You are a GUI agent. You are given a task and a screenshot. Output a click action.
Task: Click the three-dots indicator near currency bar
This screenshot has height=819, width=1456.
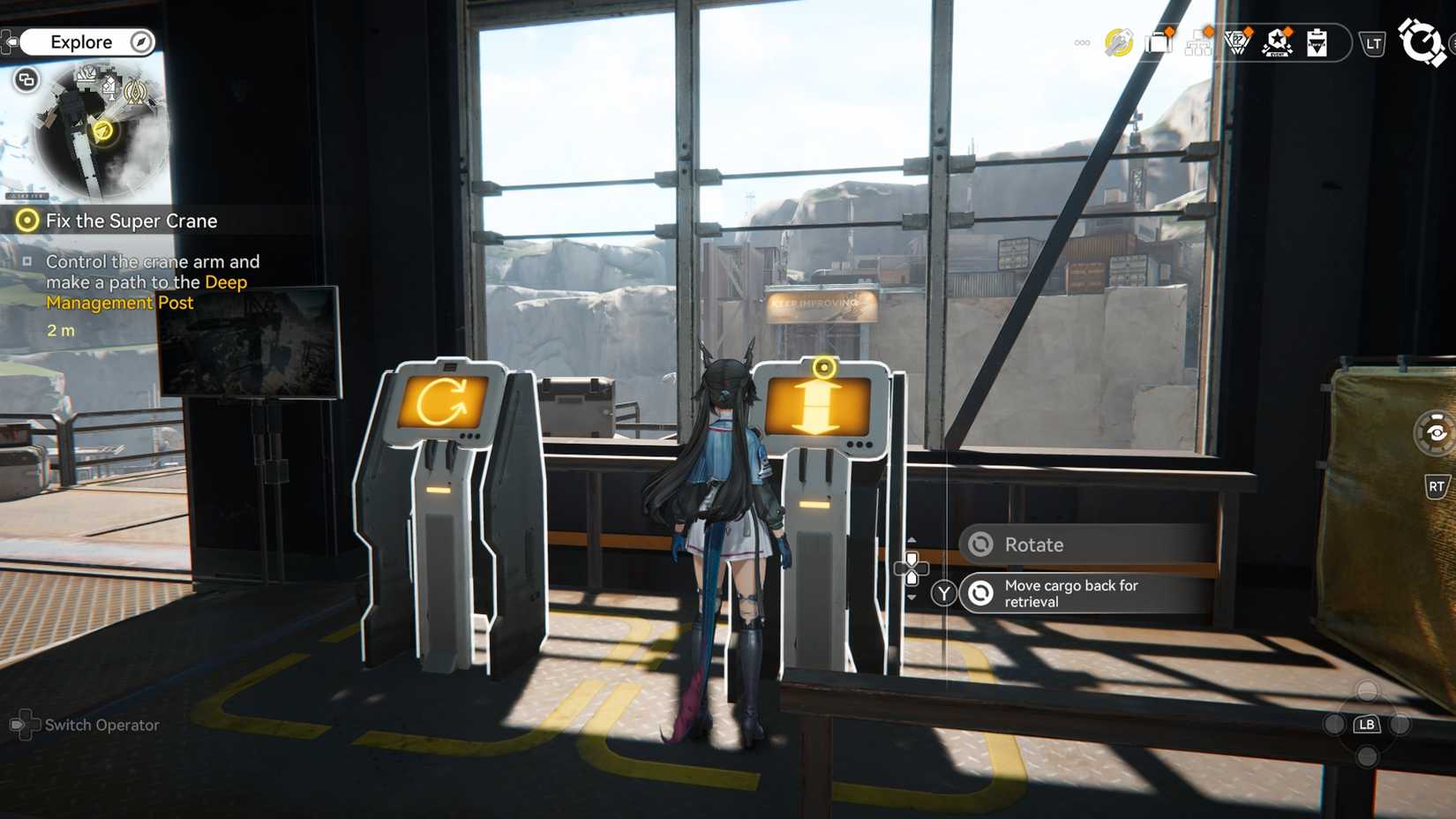(1081, 41)
